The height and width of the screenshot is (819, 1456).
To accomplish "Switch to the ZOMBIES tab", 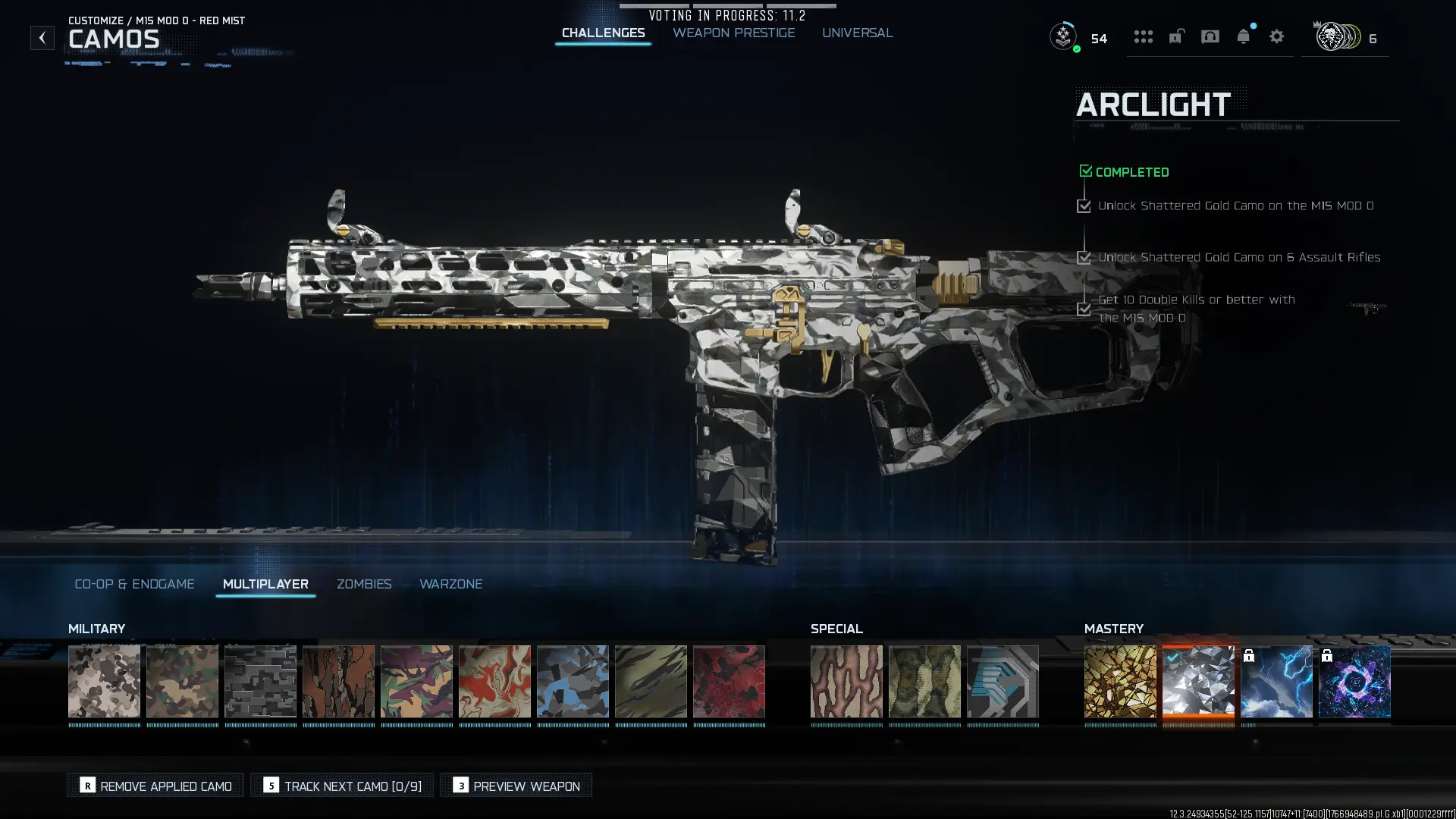I will 364,584.
